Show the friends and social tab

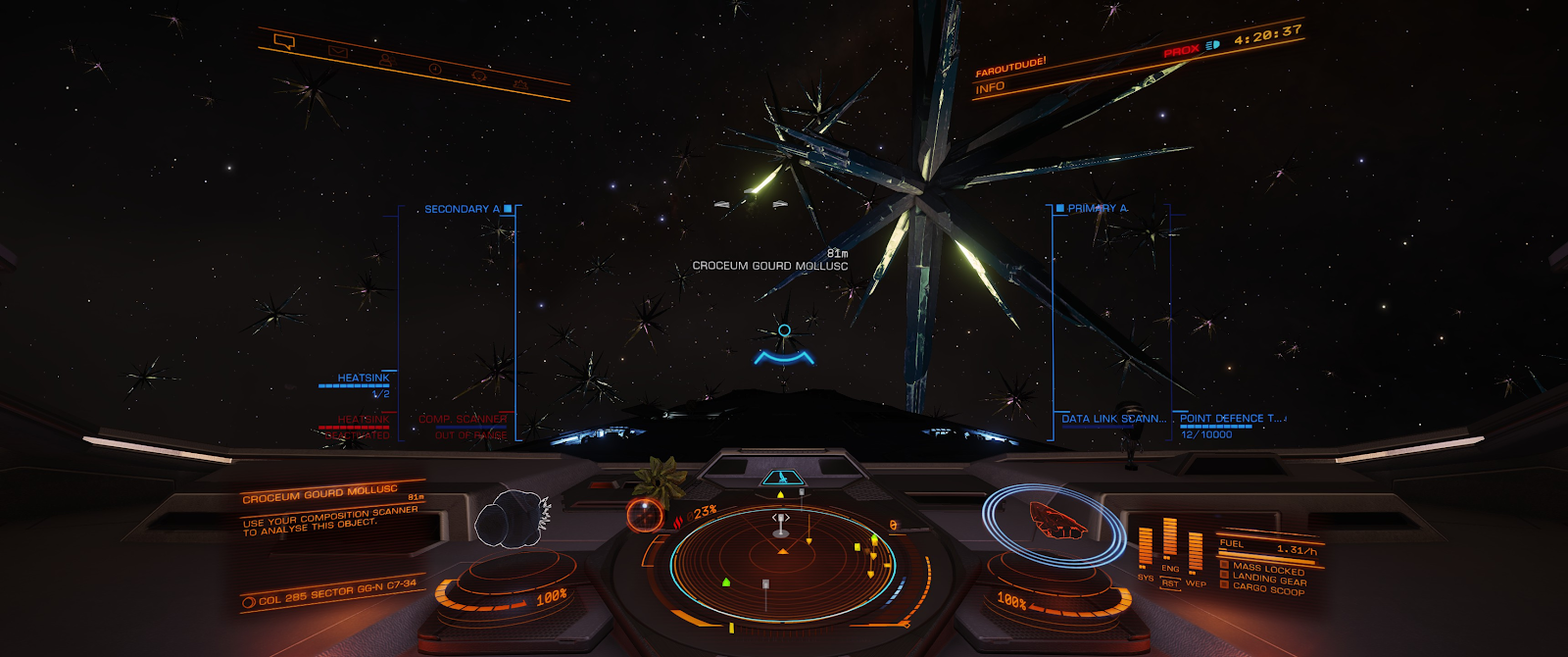pyautogui.click(x=386, y=60)
